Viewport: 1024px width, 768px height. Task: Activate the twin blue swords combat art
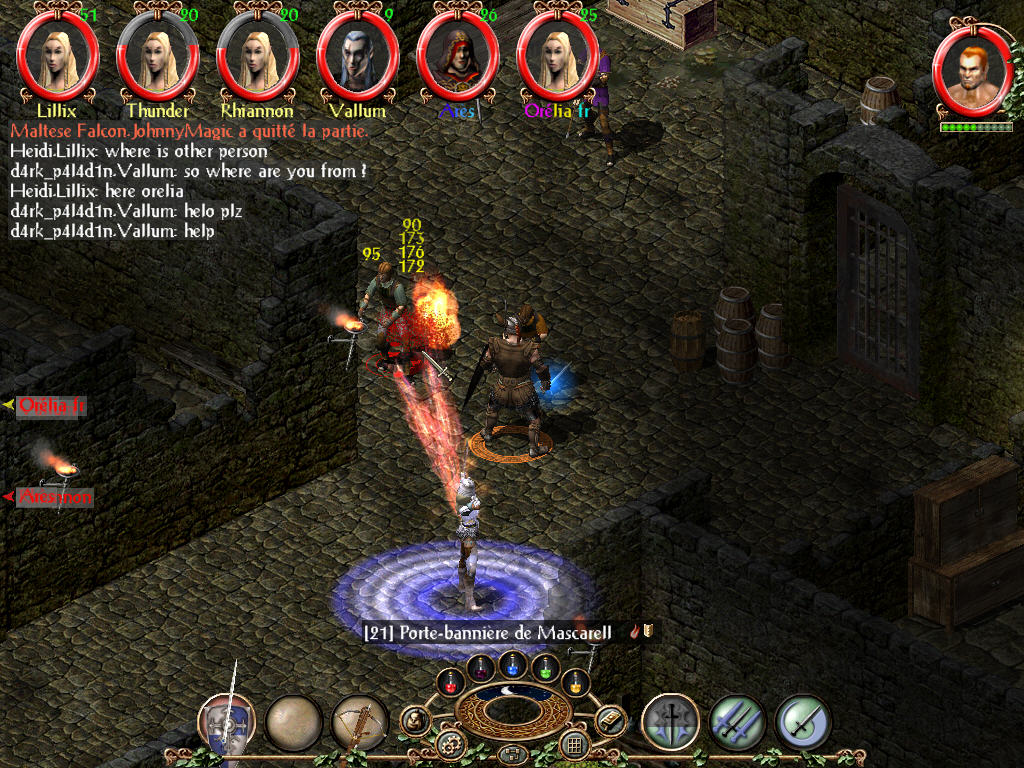tap(737, 722)
